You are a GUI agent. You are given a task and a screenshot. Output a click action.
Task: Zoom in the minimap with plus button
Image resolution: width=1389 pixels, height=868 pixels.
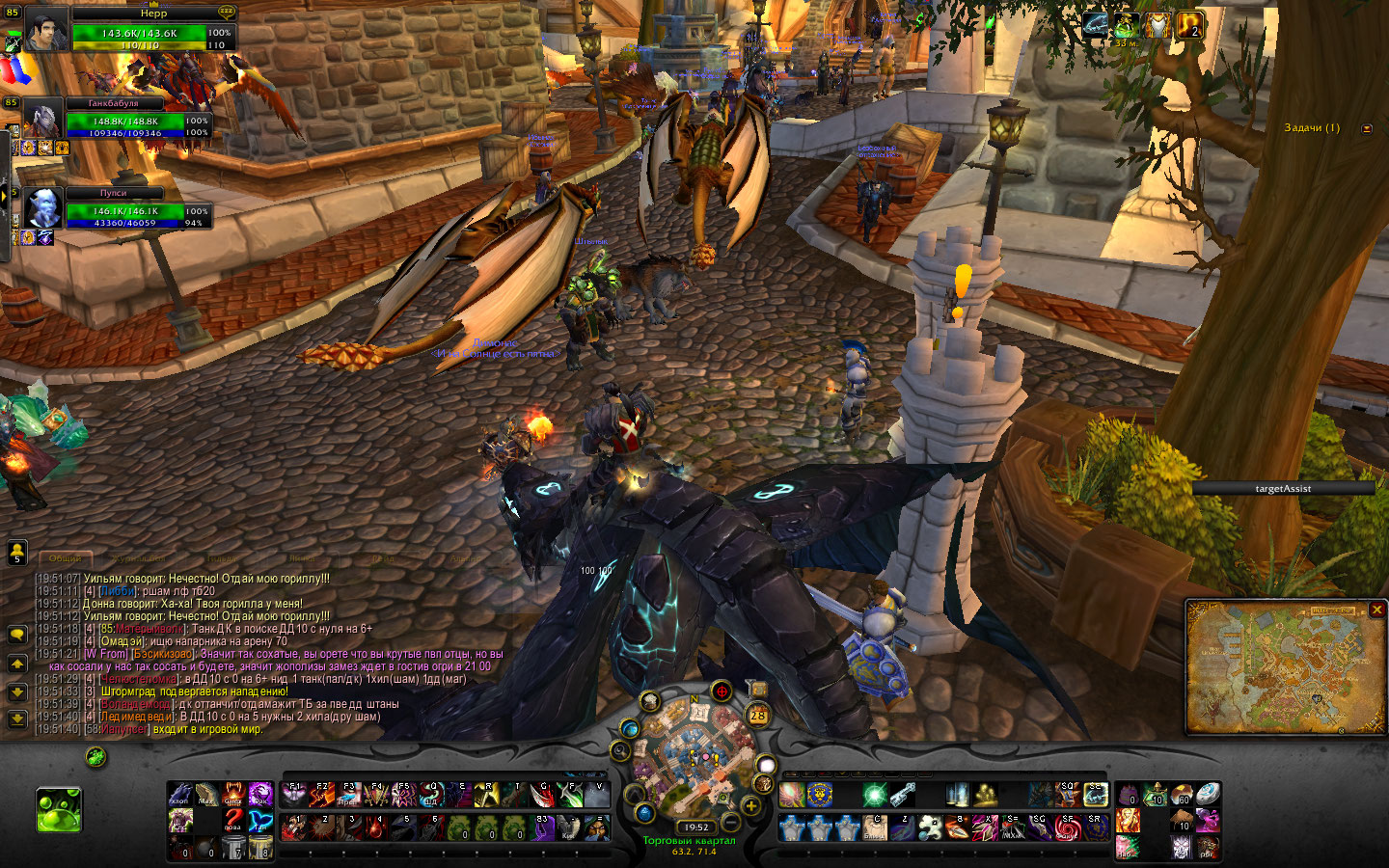750,805
